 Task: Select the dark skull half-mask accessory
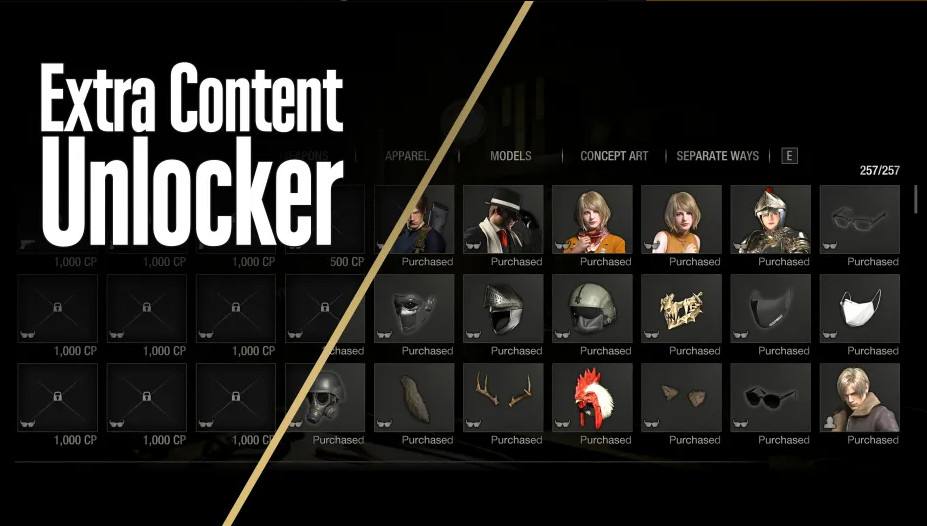(414, 308)
